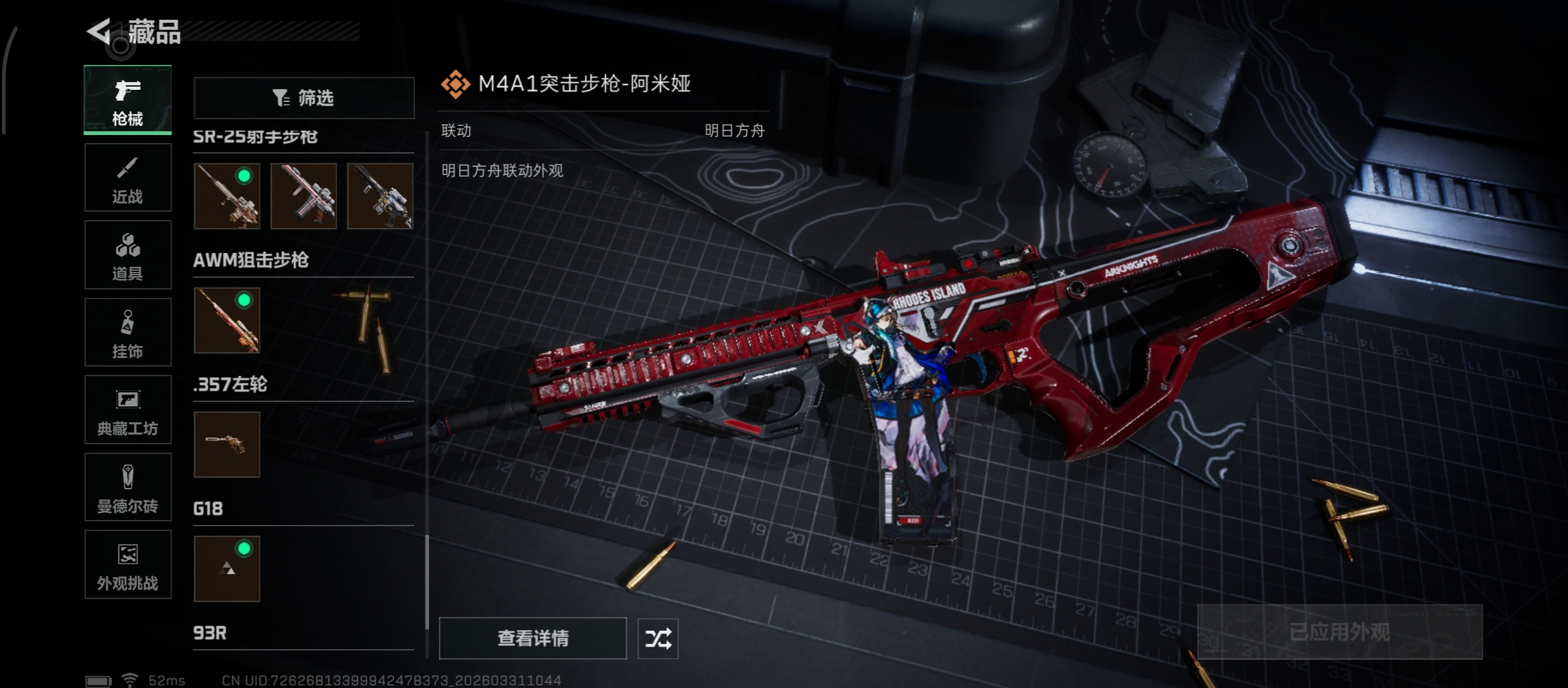Switch to the 枪械 firearms tab
This screenshot has width=1568, height=688.
(x=127, y=100)
